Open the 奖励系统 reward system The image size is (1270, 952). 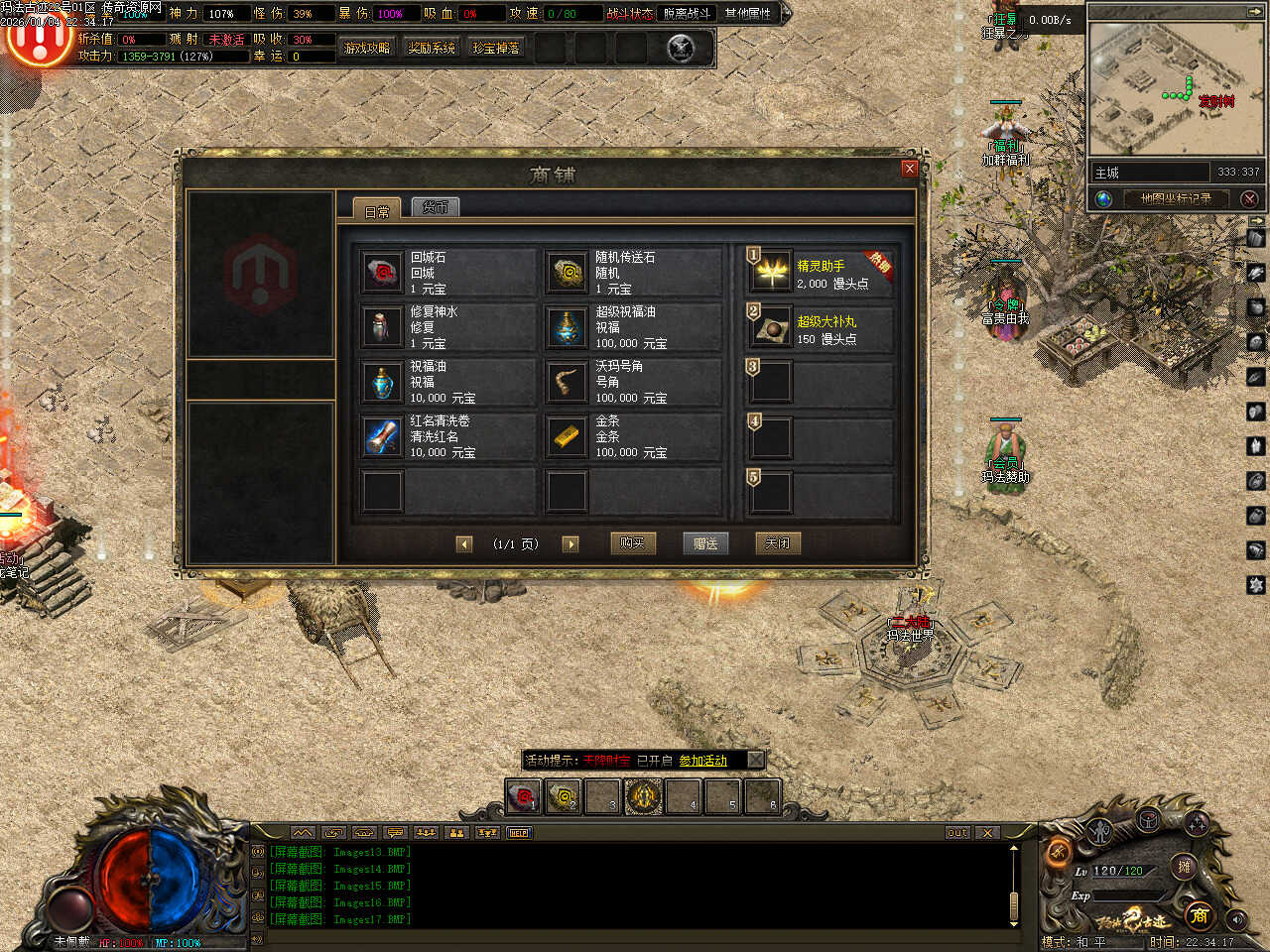(x=432, y=48)
